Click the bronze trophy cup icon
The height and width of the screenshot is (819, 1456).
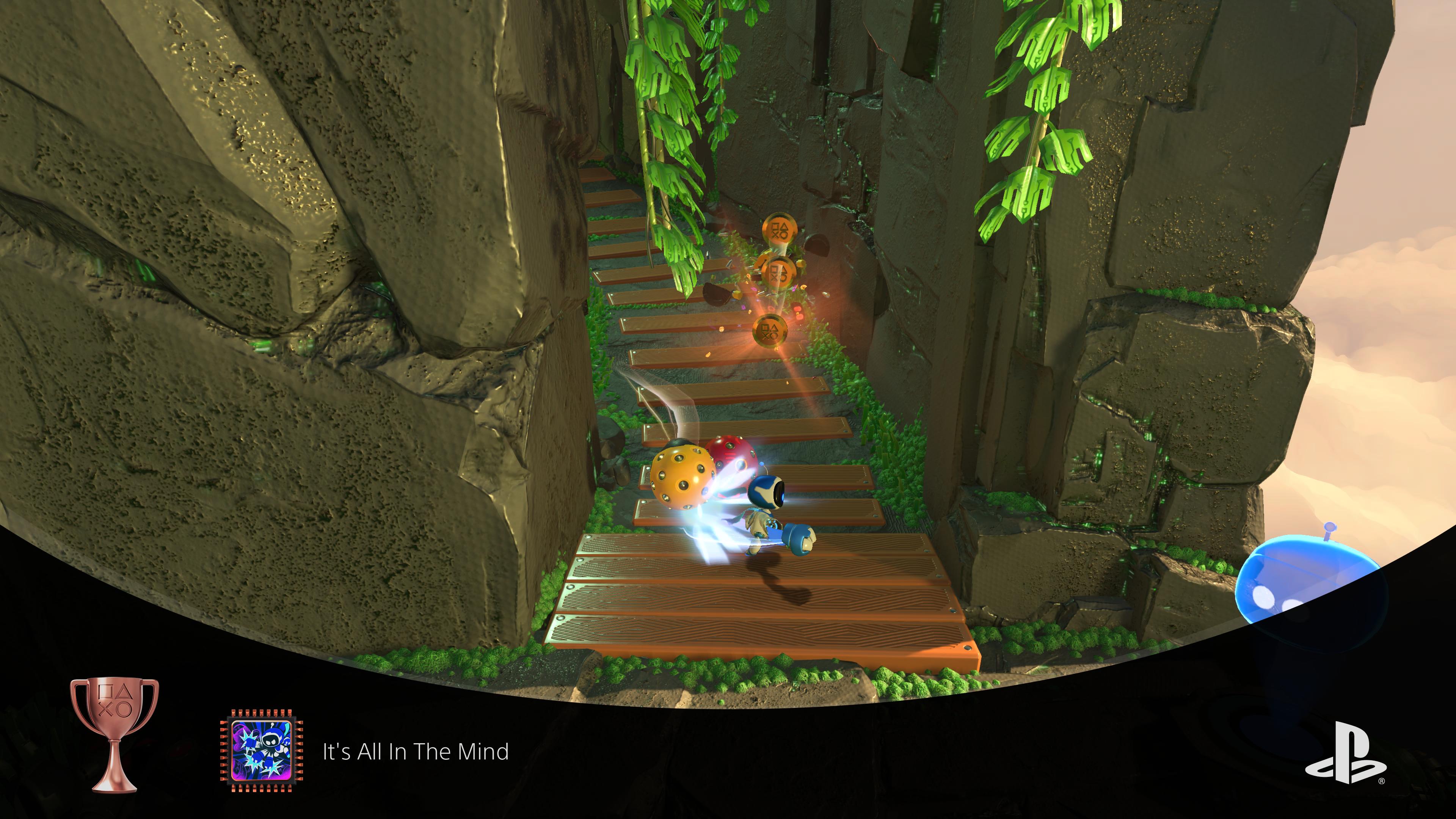click(x=114, y=734)
